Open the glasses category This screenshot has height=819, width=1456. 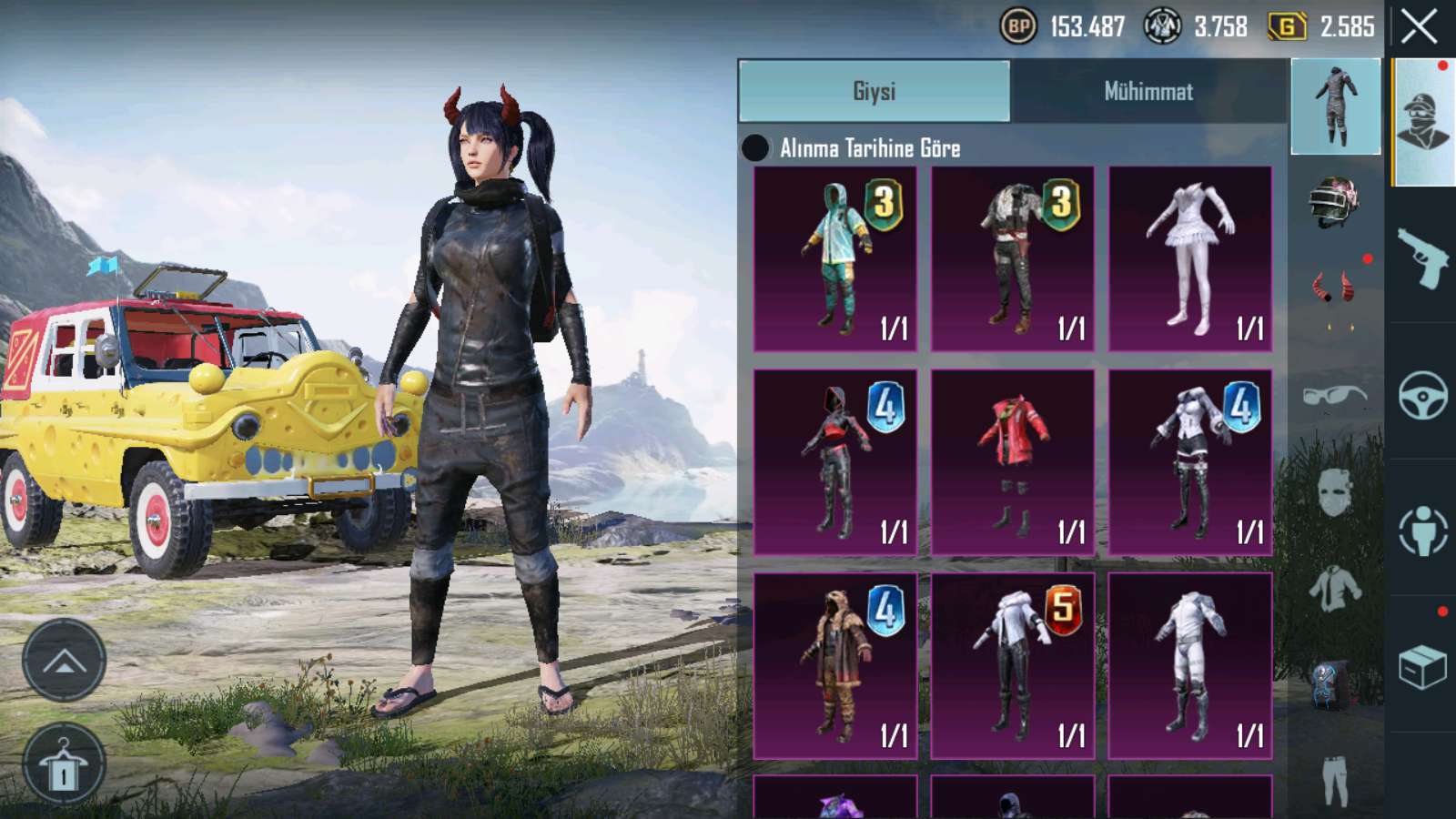coord(1335,396)
